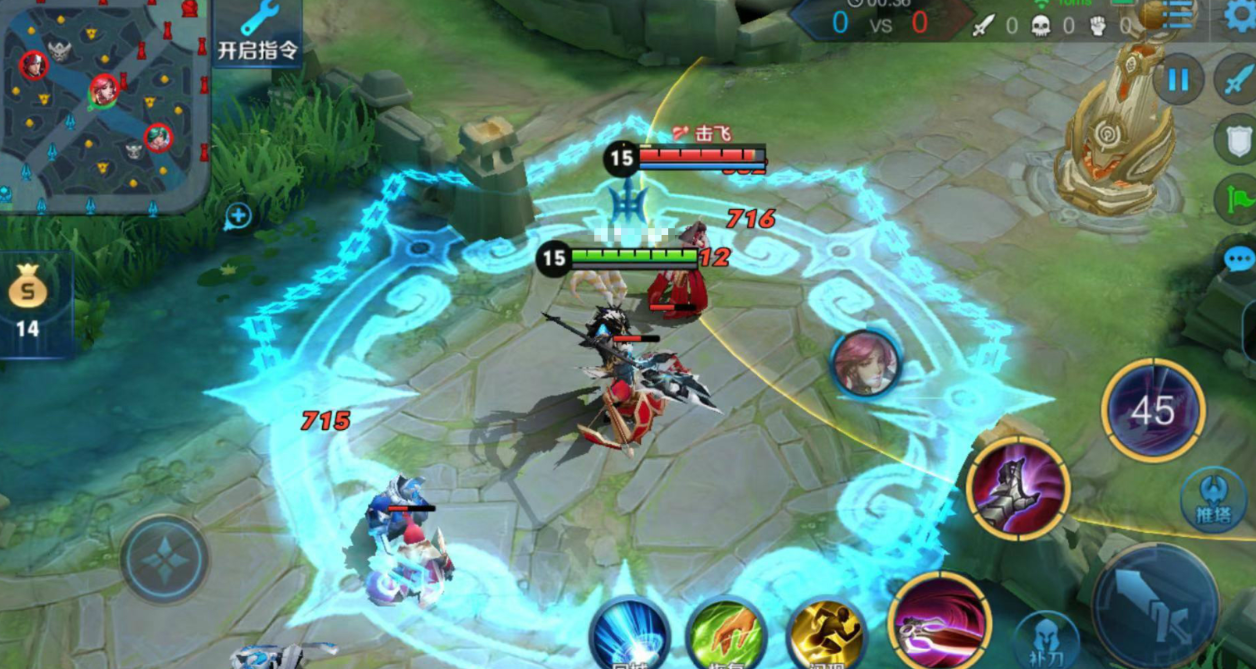The height and width of the screenshot is (669, 1256).
Task: Tap the 补刀 last-hit button
Action: [x=1045, y=639]
